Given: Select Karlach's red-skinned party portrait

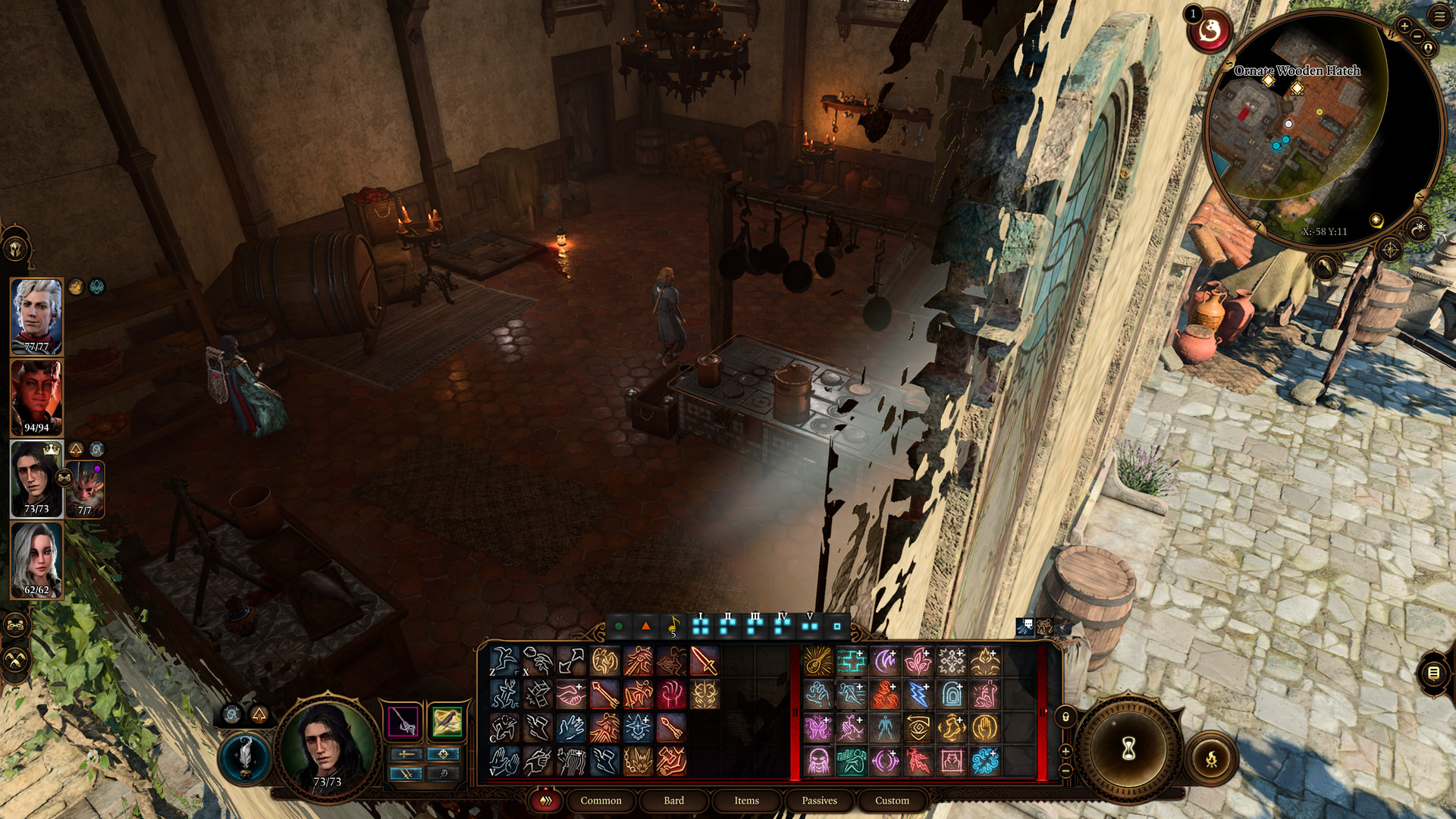Looking at the screenshot, I should (x=36, y=397).
